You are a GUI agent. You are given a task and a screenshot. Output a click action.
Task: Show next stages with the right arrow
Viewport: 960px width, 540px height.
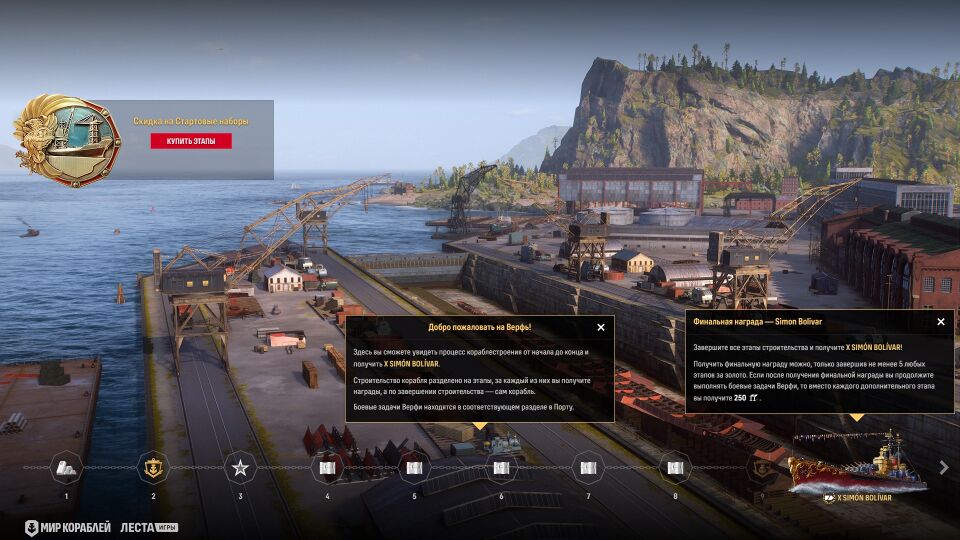tap(944, 467)
